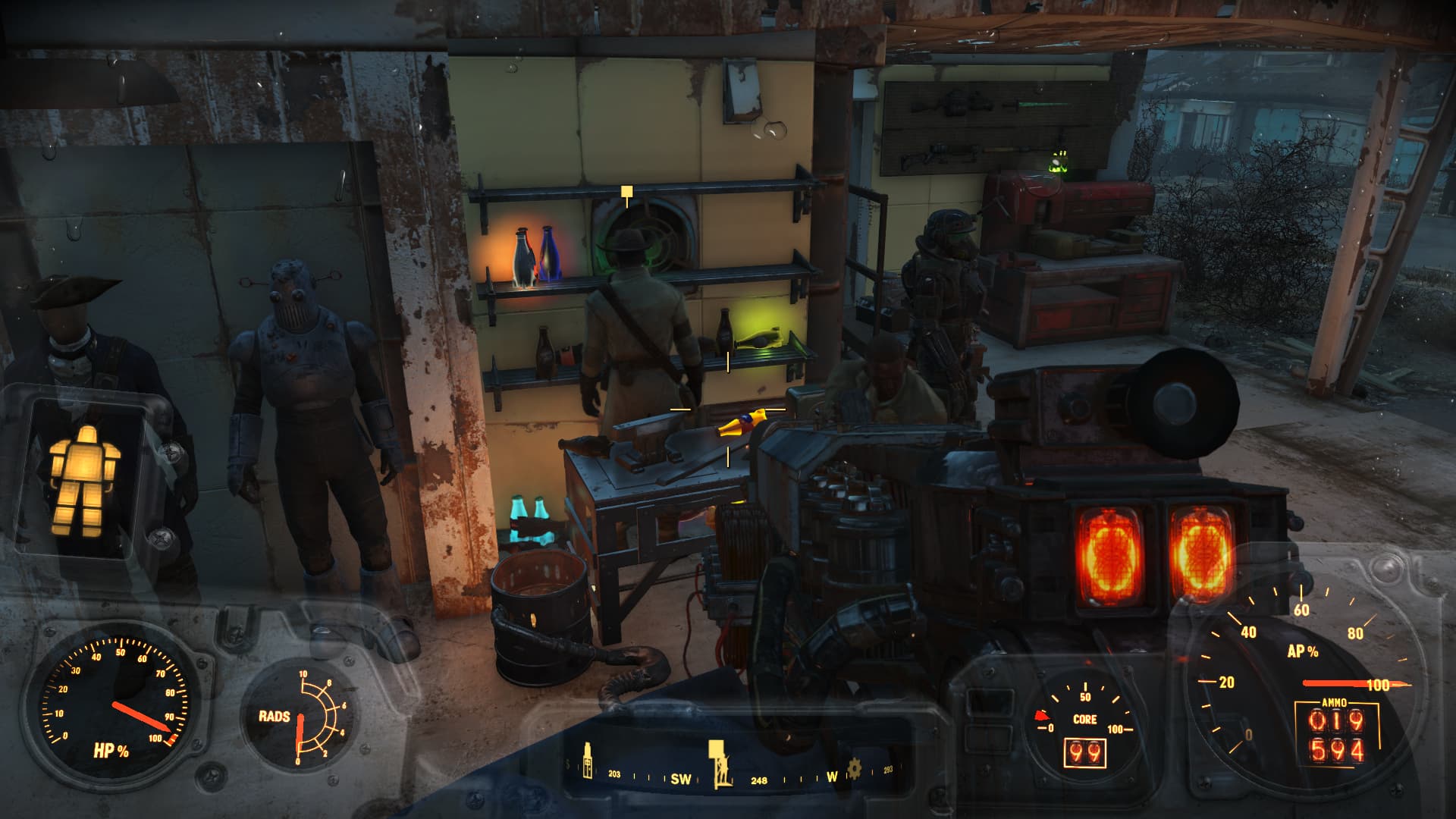This screenshot has width=1456, height=819.
Task: Click the gear marker on the compass
Action: click(855, 769)
